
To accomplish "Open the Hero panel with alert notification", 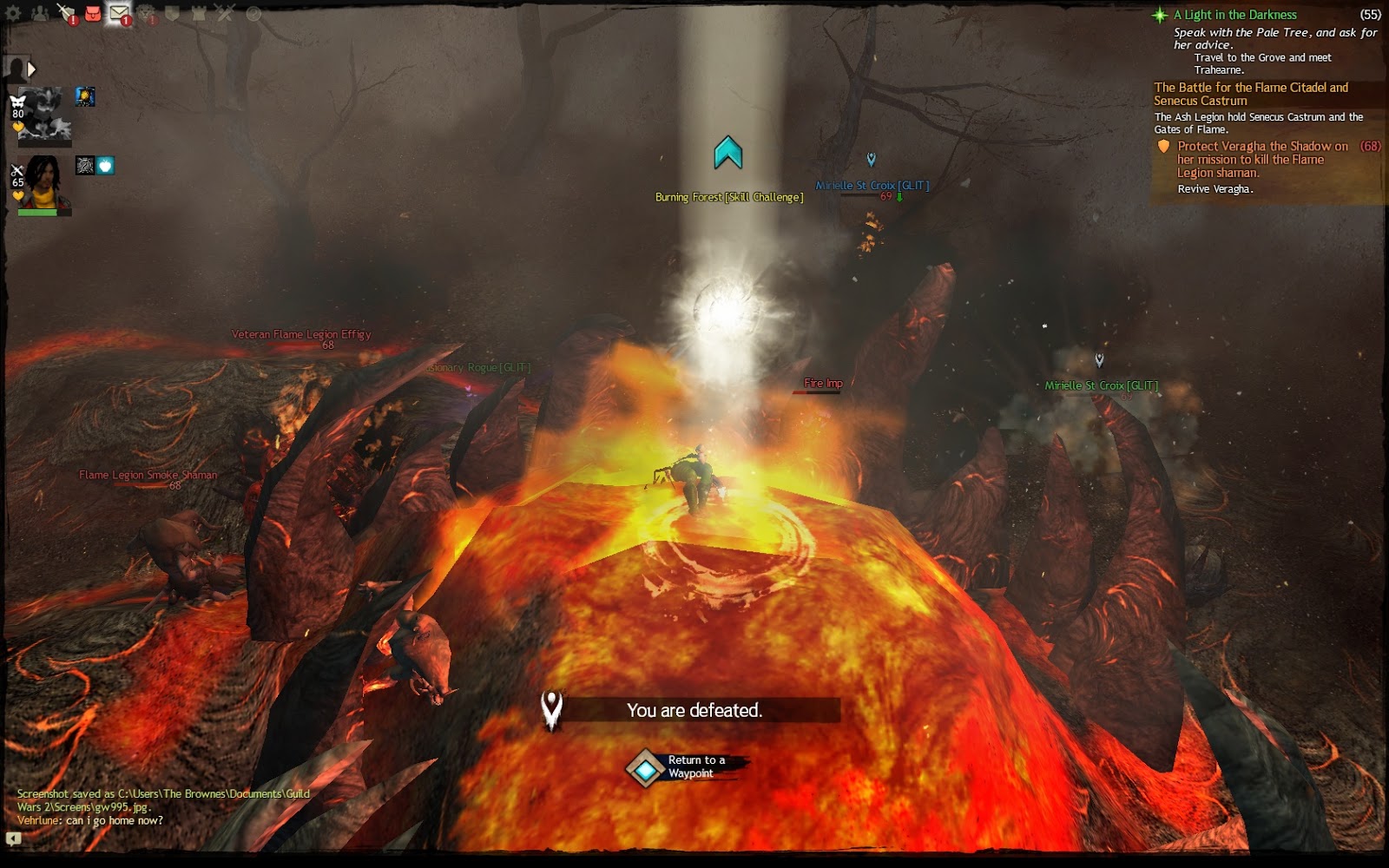I will [x=66, y=12].
